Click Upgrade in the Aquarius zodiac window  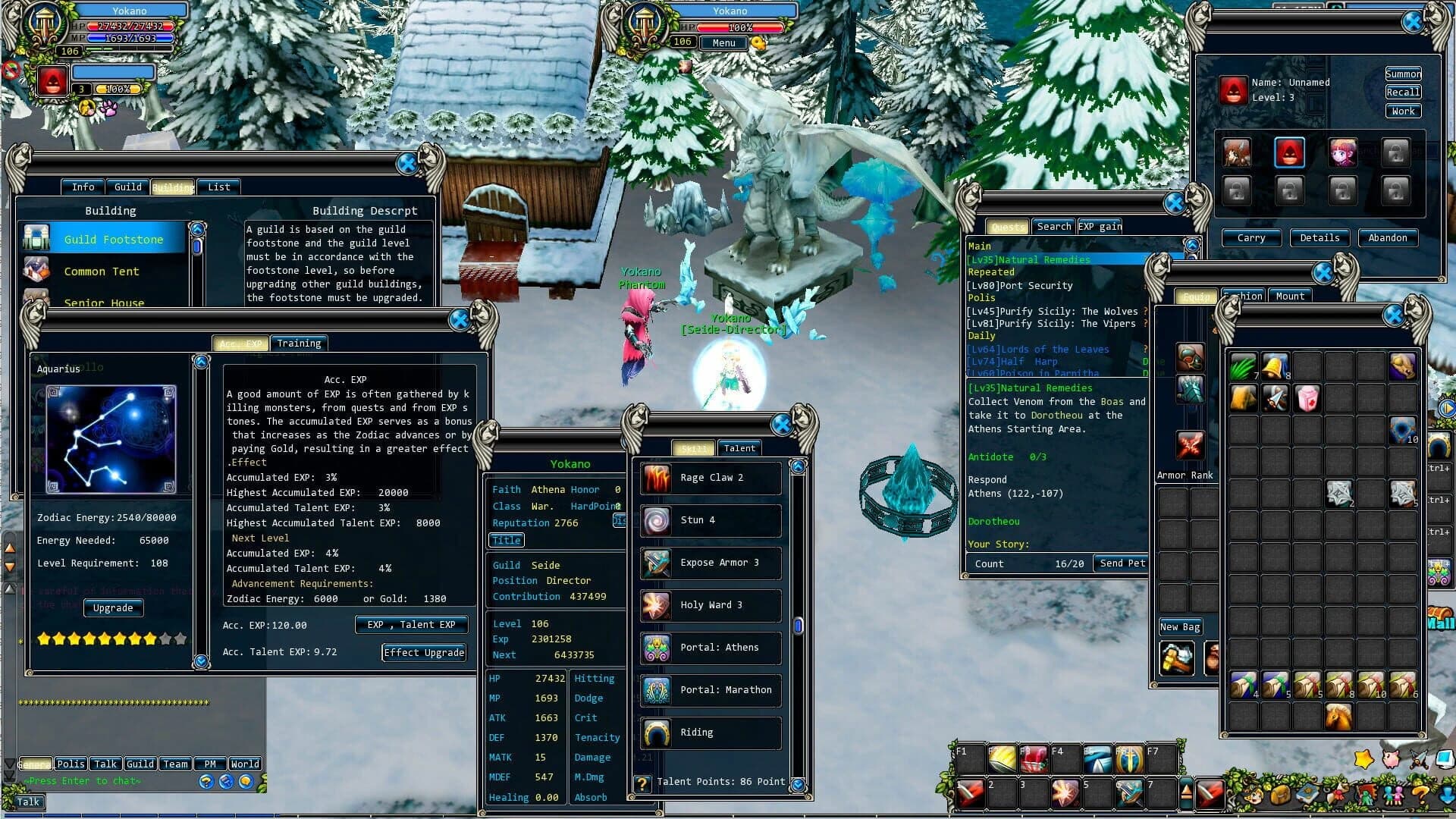(x=113, y=607)
